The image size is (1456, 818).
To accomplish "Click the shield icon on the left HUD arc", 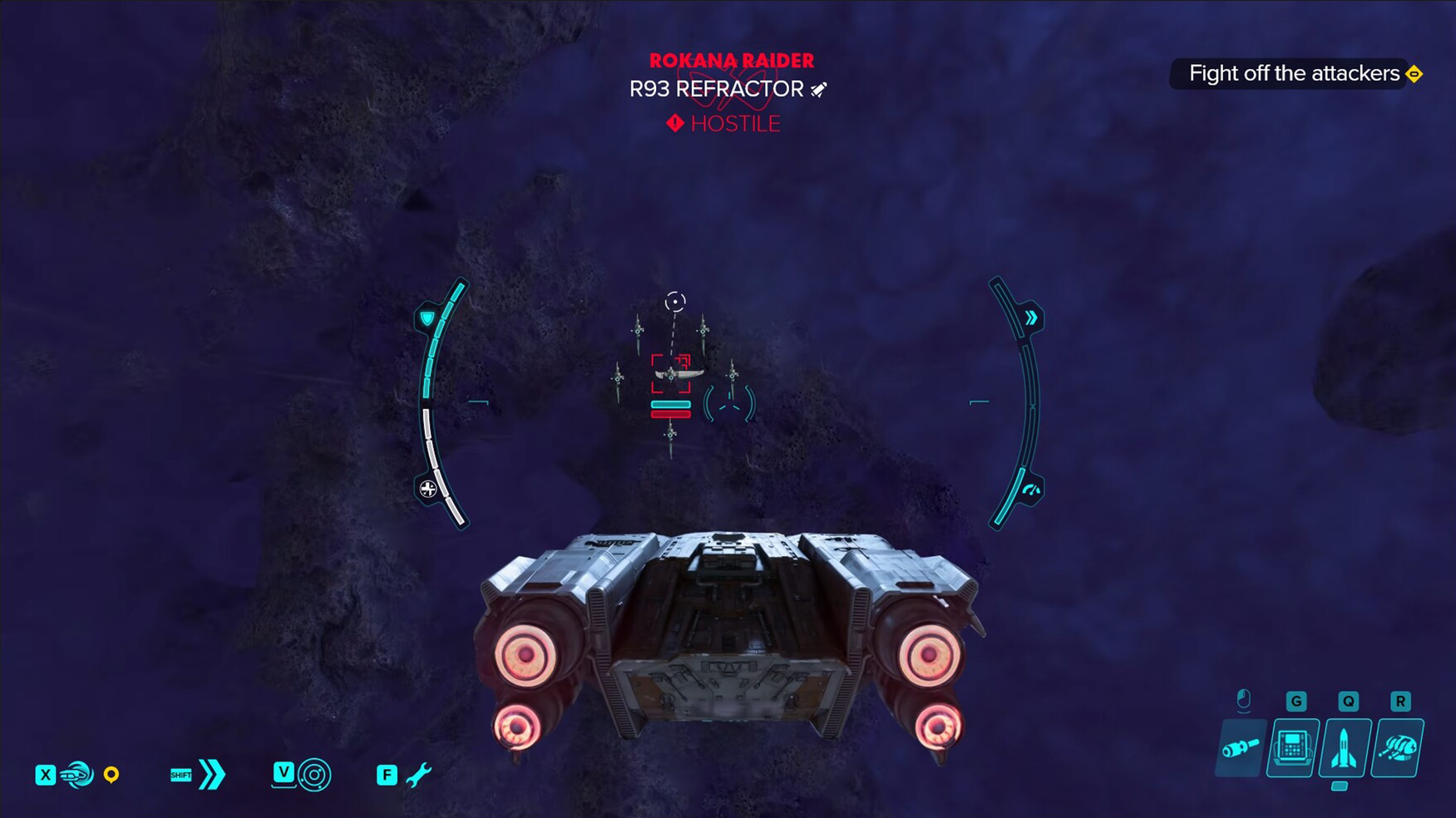I will (x=426, y=316).
